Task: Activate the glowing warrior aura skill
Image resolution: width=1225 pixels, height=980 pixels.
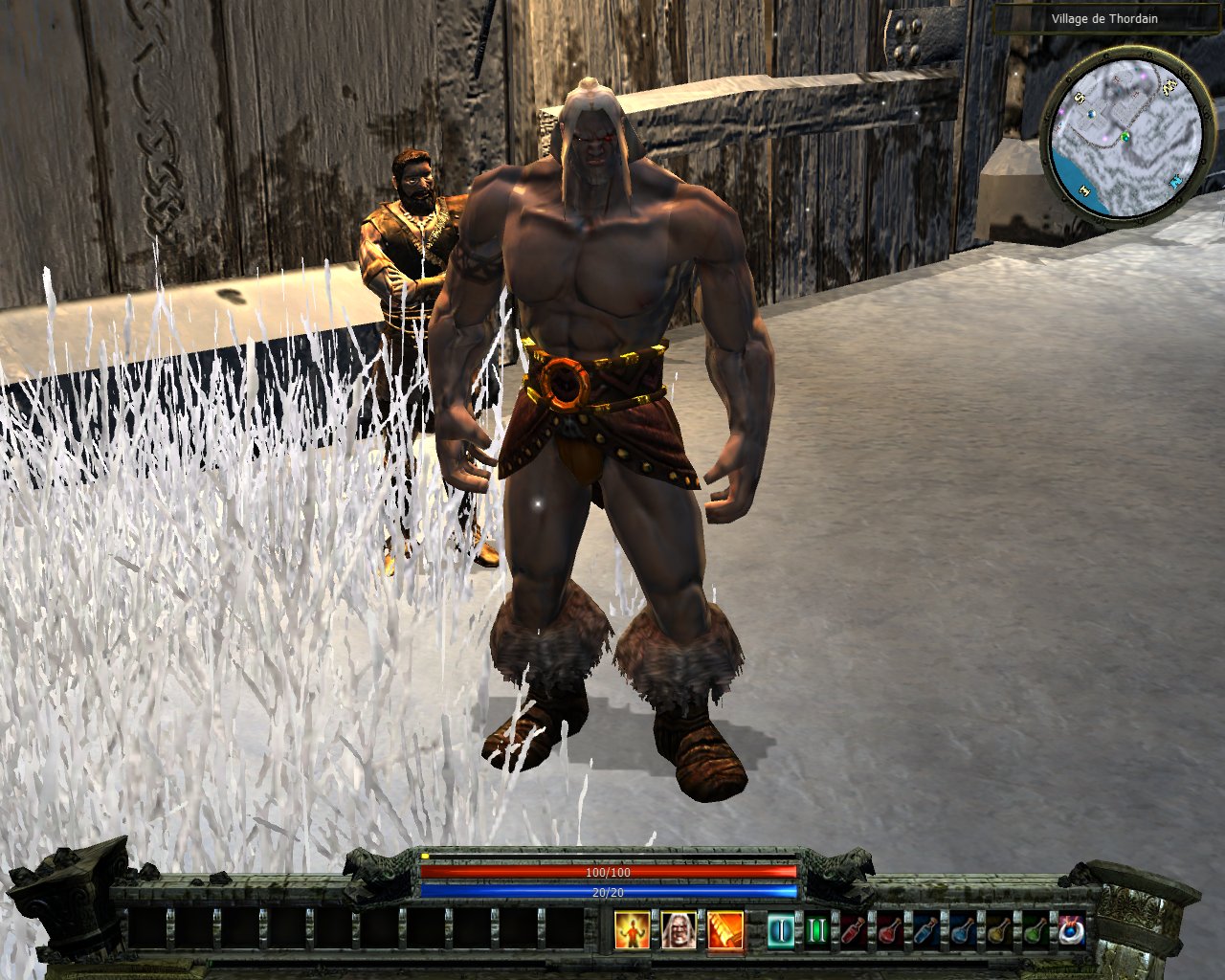Action: coord(631,929)
